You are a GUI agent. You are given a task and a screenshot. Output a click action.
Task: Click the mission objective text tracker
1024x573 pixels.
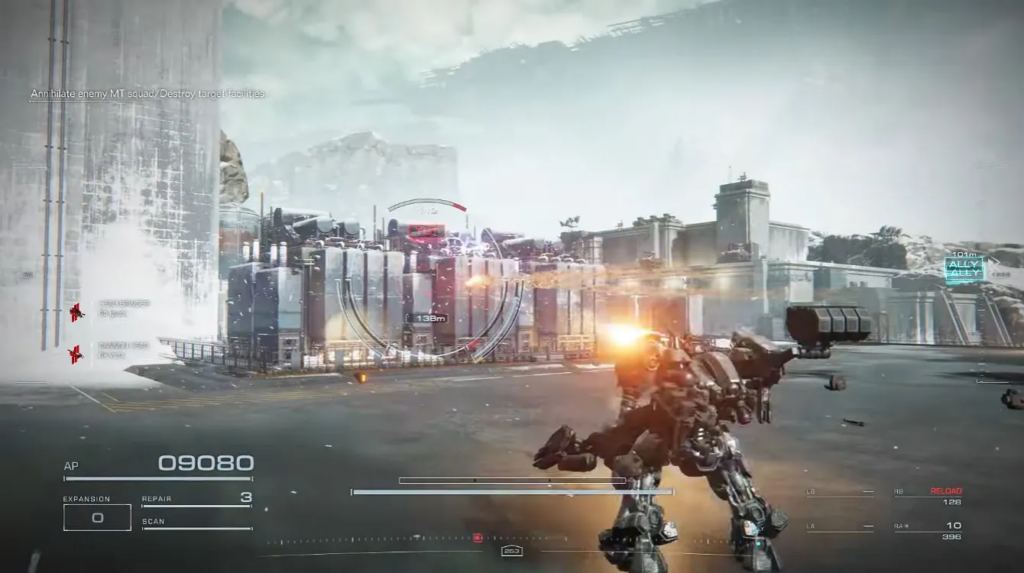(147, 94)
